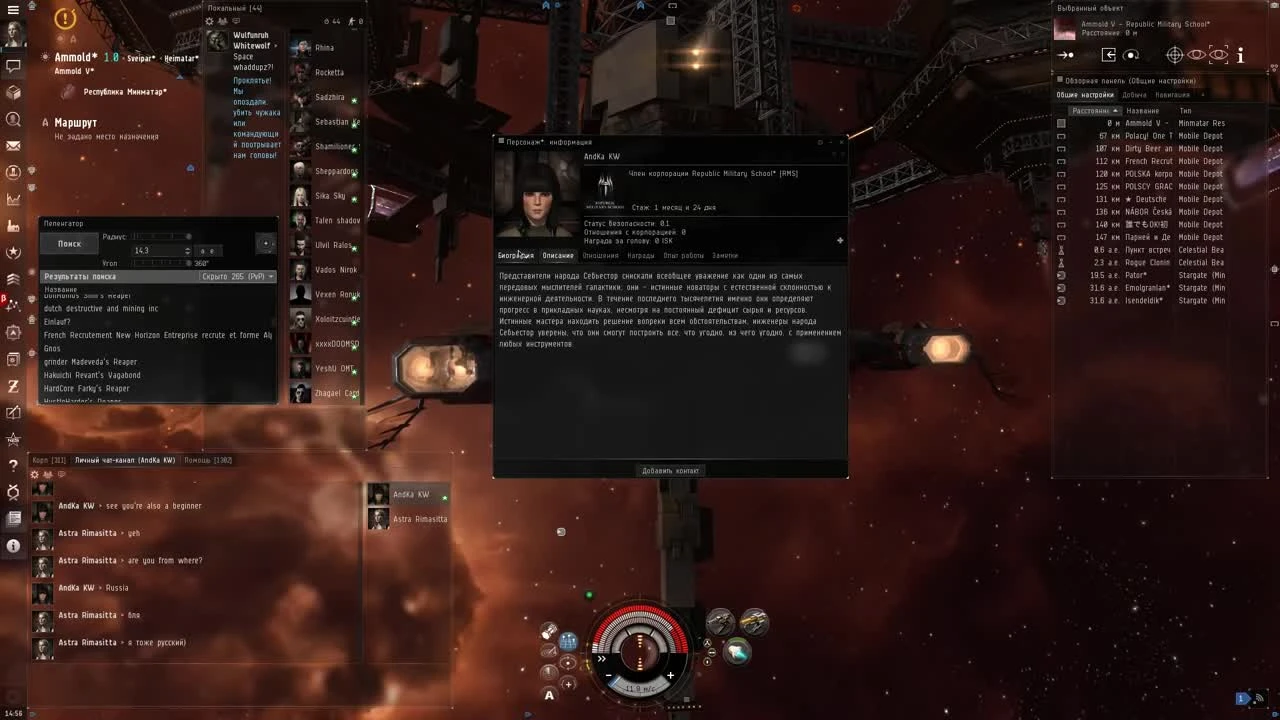This screenshot has width=1280, height=720.
Task: Switch to the 'Добыча' overview tab
Action: (1134, 94)
